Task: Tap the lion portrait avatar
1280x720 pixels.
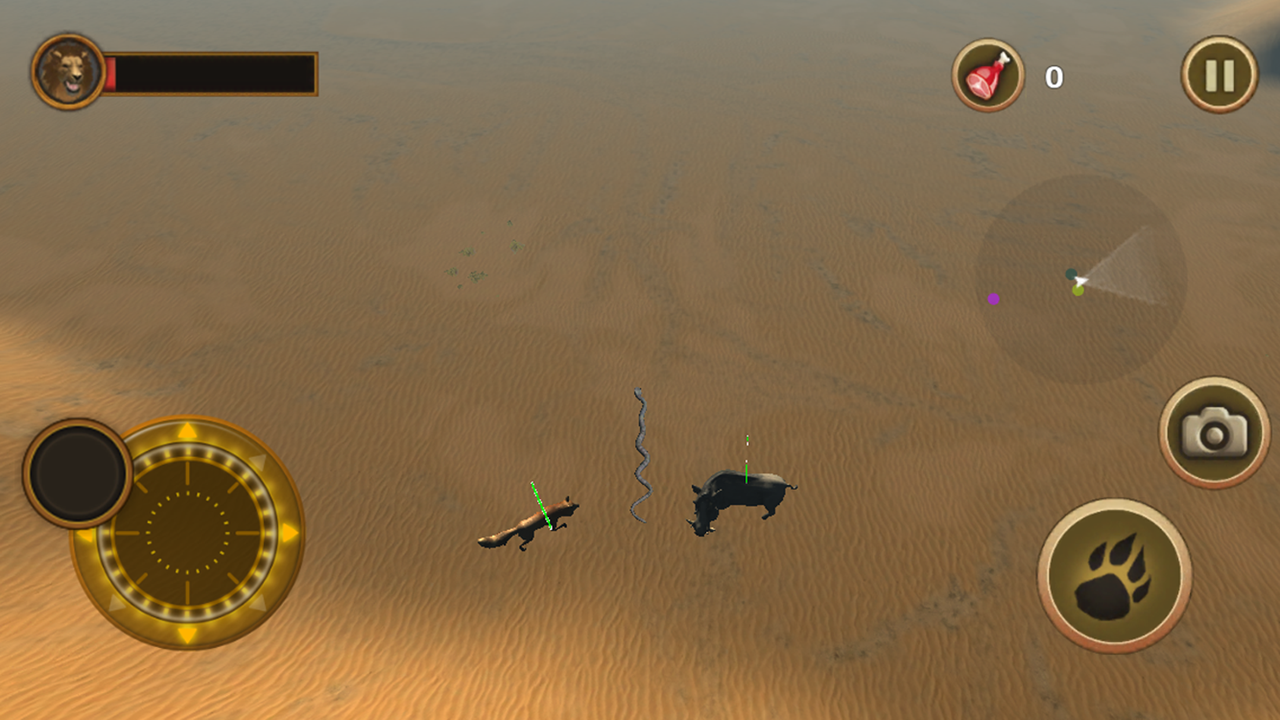Action: 67,70
